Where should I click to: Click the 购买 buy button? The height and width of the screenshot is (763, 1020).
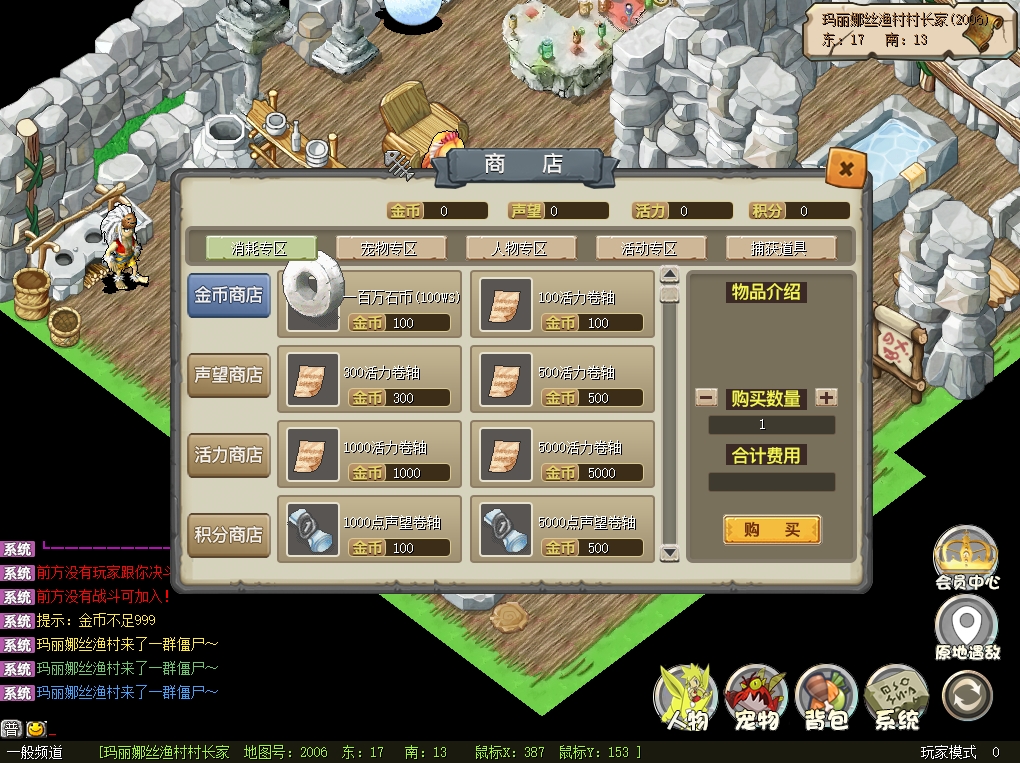click(771, 530)
